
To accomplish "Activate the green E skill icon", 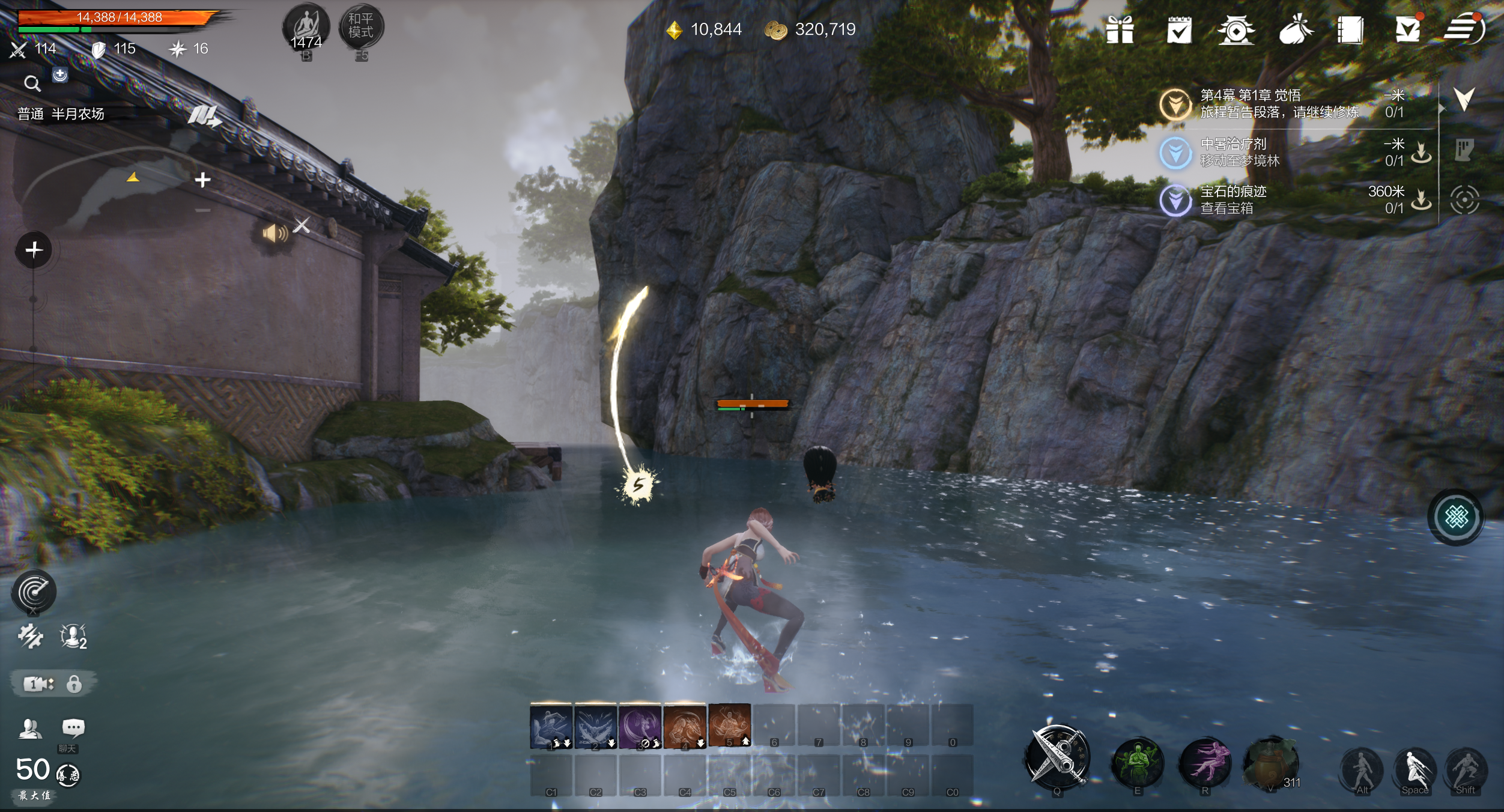I will click(1137, 763).
